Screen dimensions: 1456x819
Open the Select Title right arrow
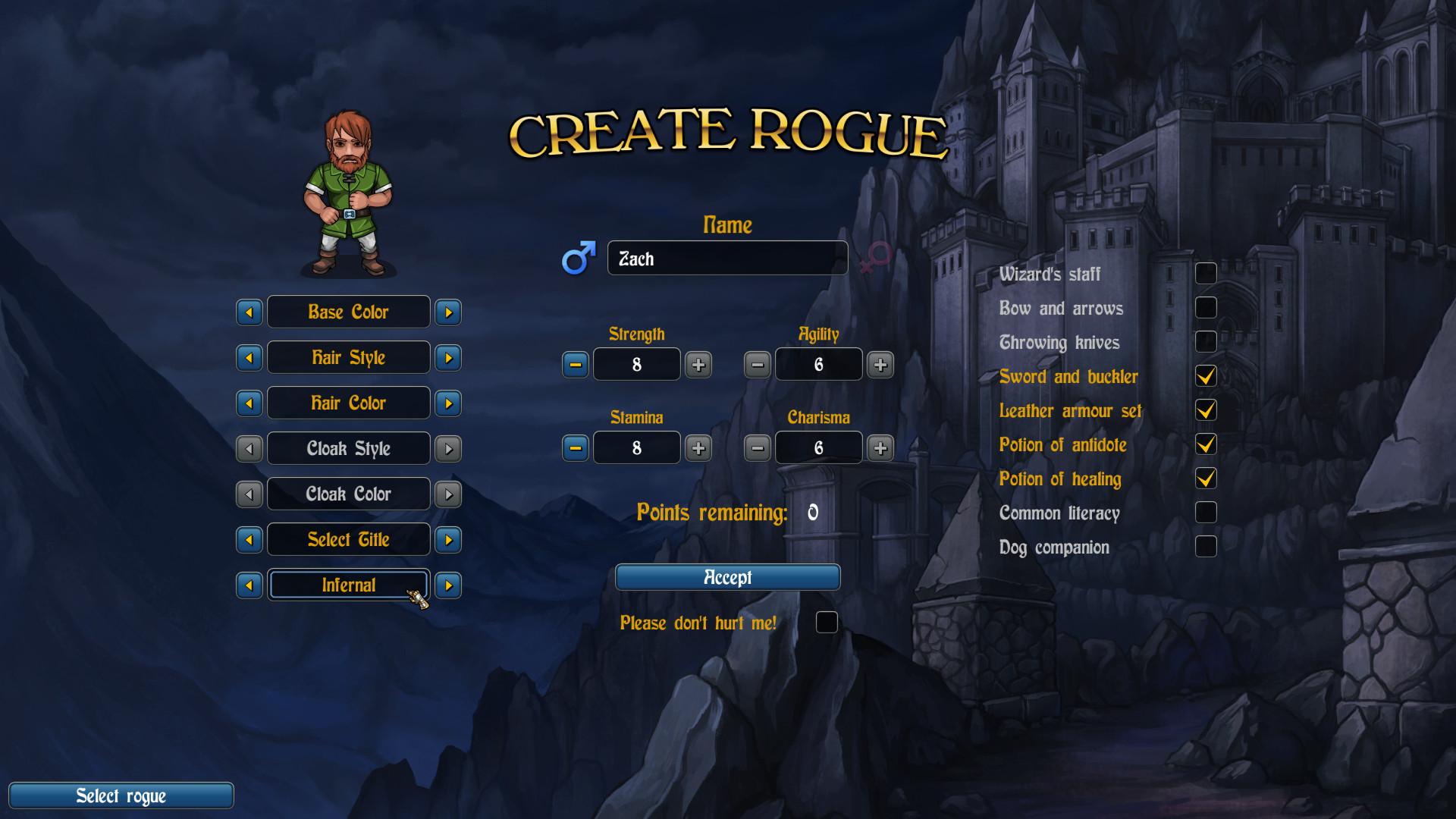tap(447, 539)
